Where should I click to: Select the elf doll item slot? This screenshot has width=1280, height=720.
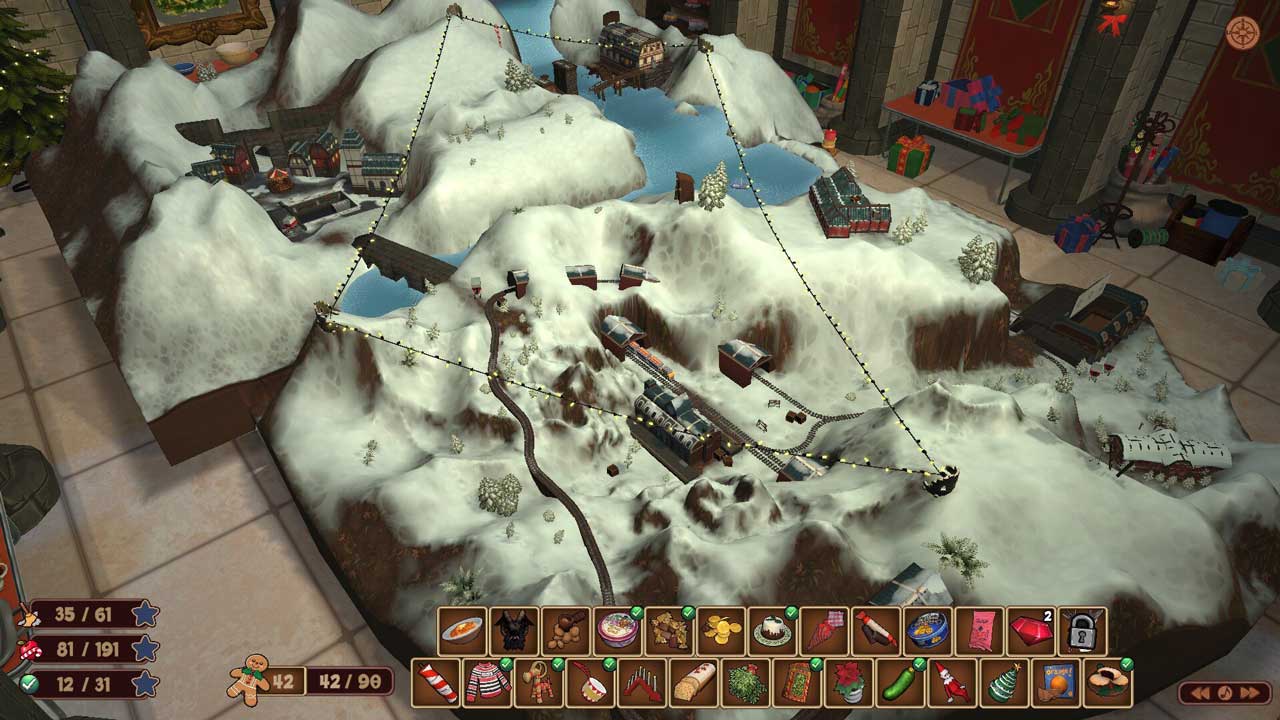(x=952, y=682)
